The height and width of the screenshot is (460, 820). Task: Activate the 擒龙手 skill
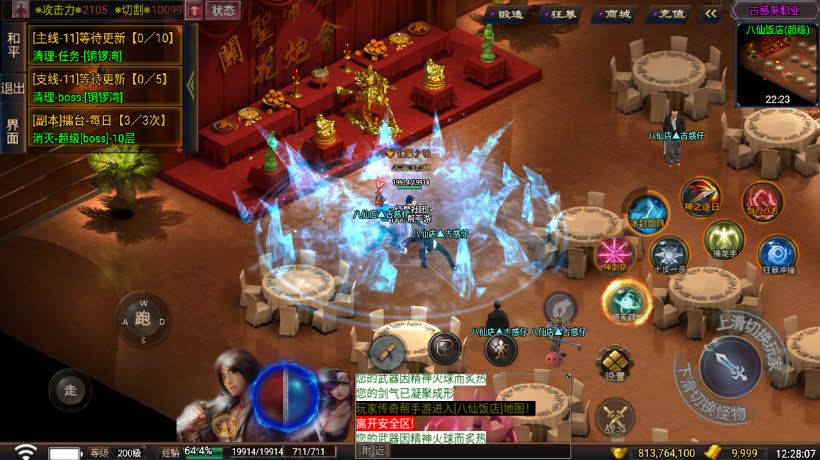(x=723, y=240)
